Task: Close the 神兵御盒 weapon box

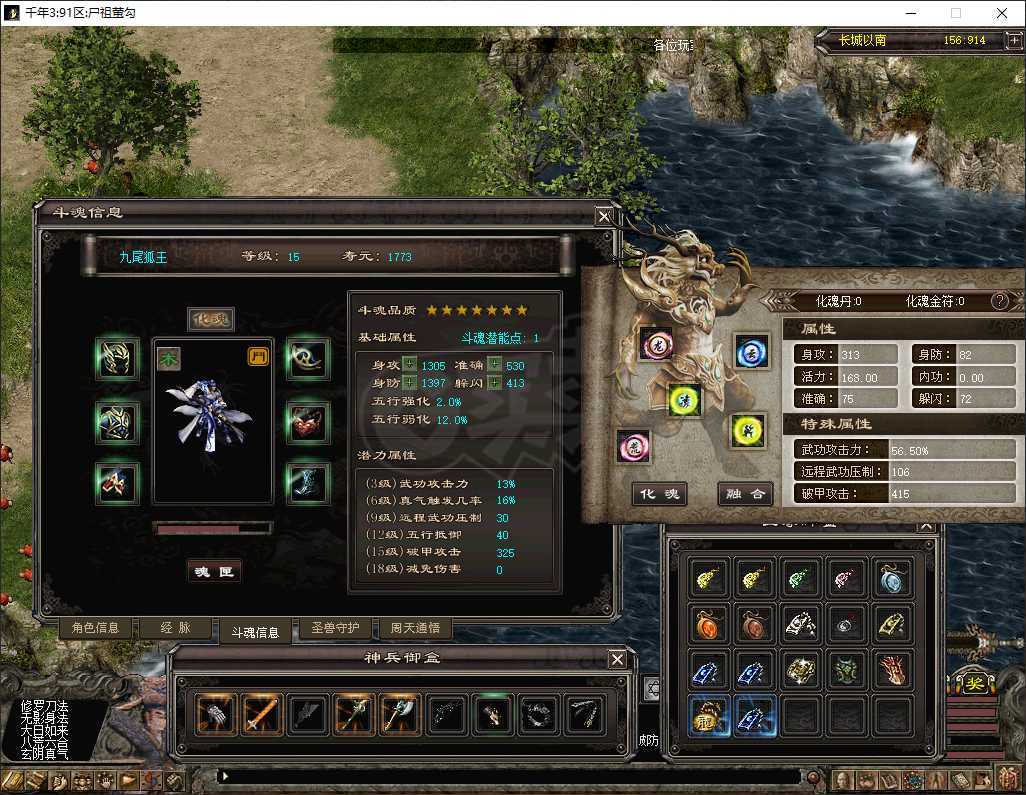Action: (618, 659)
